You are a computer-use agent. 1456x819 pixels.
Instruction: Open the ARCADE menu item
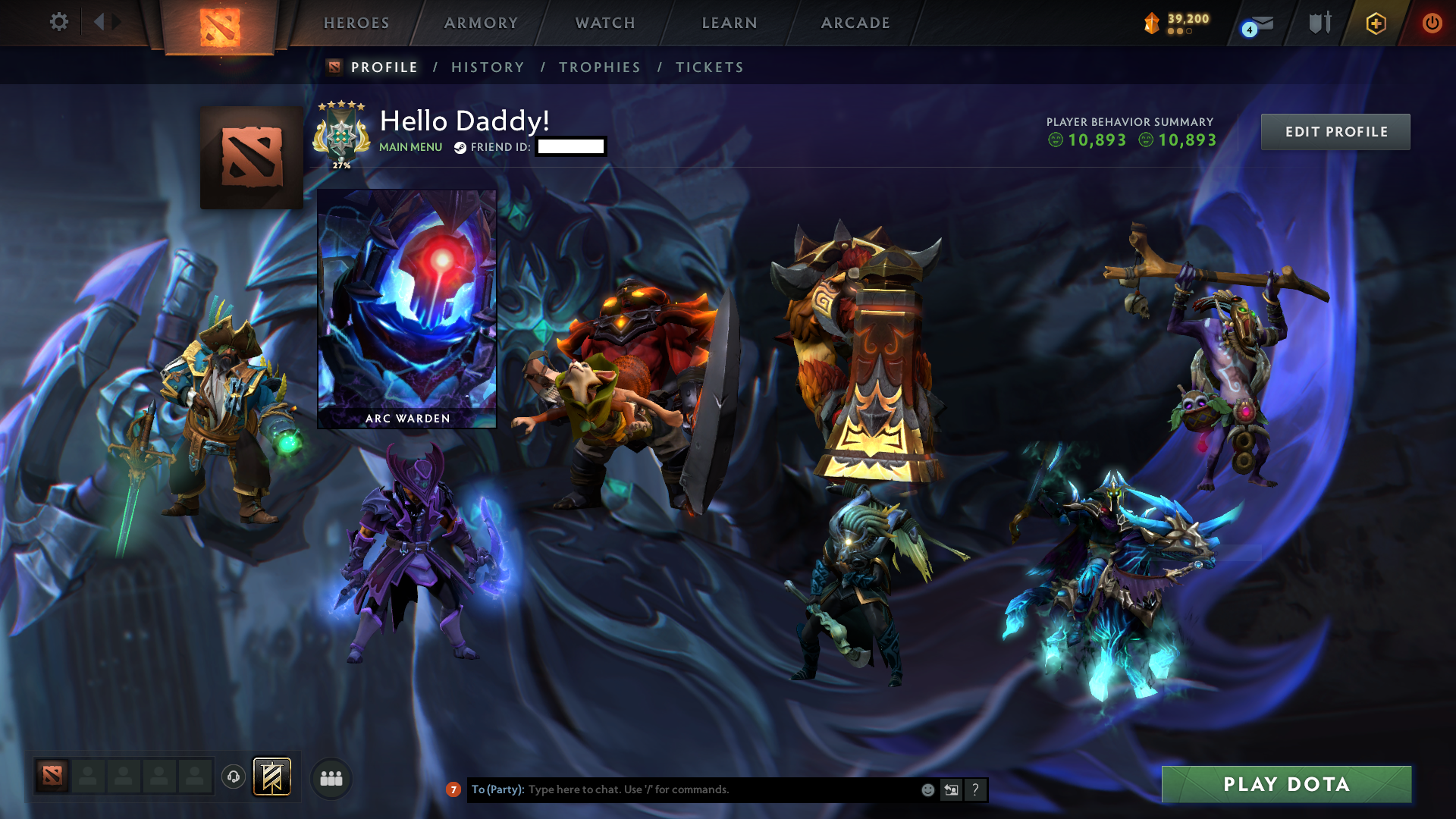tap(855, 23)
